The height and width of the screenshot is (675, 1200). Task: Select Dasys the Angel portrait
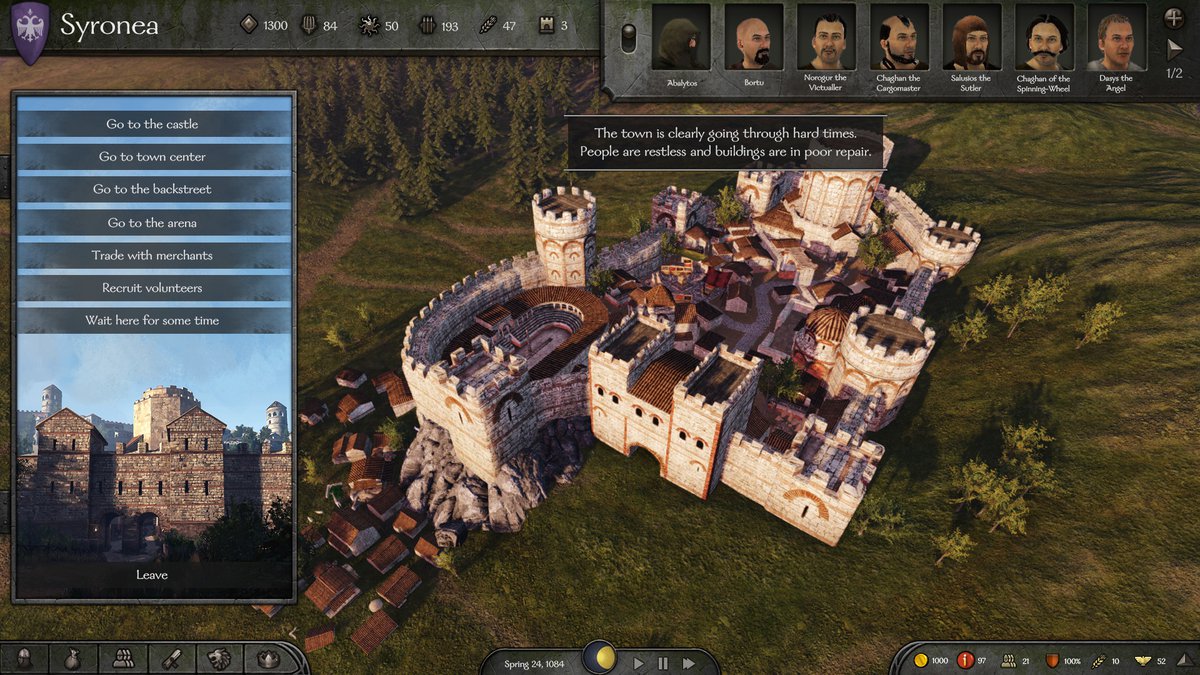pyautogui.click(x=1116, y=38)
